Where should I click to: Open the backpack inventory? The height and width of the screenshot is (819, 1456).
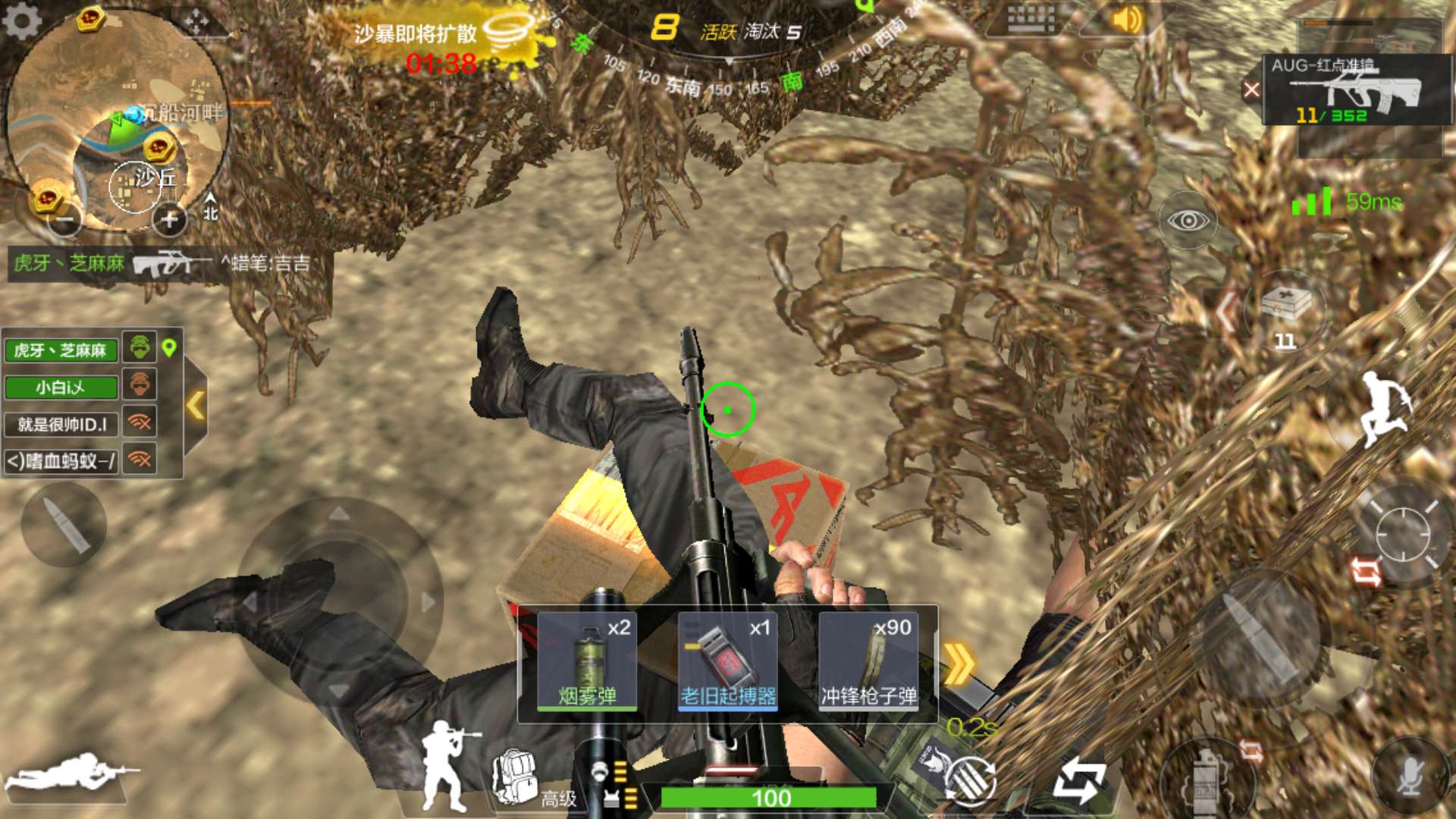516,777
